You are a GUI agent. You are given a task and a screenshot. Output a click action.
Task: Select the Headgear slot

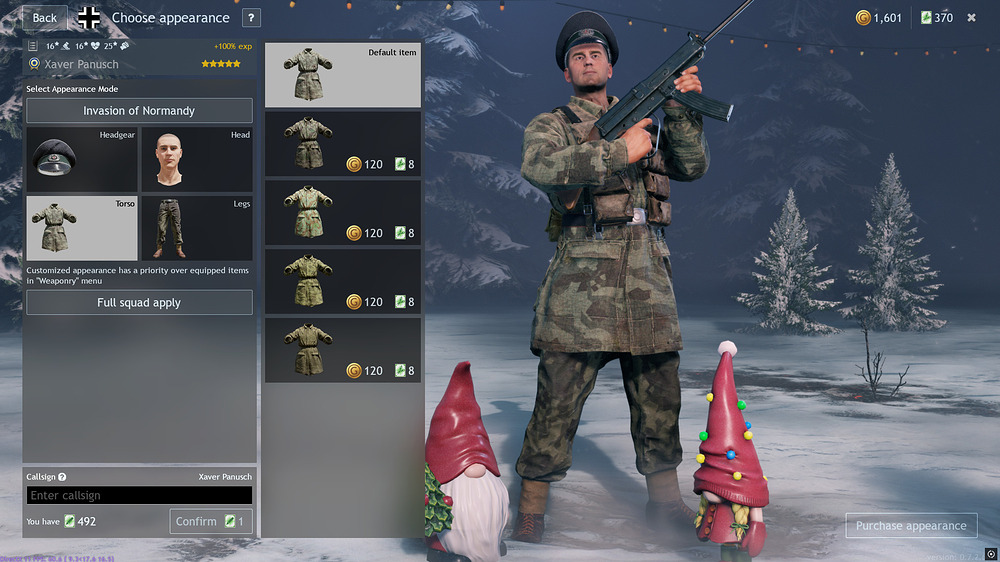[83, 160]
